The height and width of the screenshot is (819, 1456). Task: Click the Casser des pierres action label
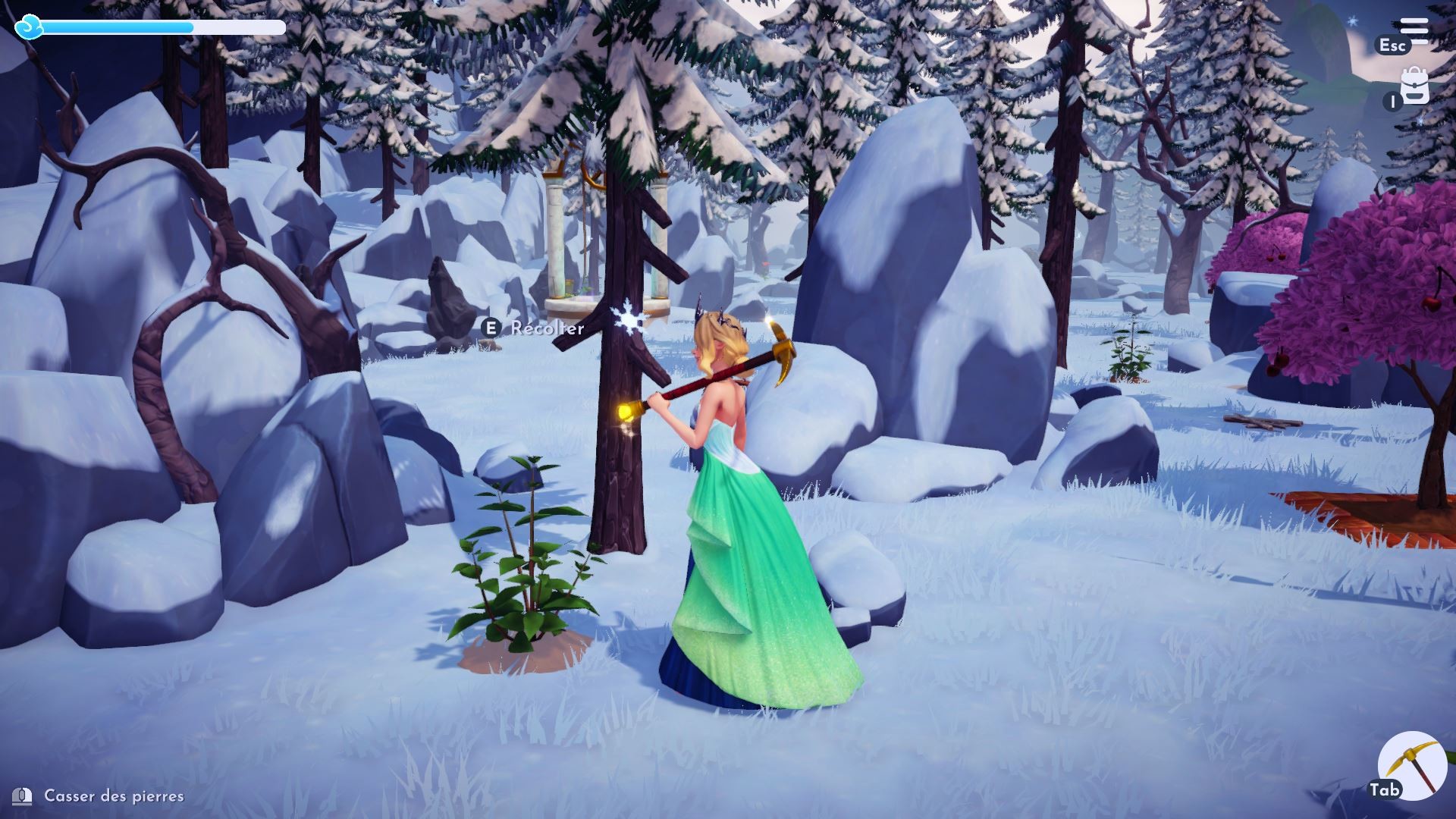coord(112,796)
